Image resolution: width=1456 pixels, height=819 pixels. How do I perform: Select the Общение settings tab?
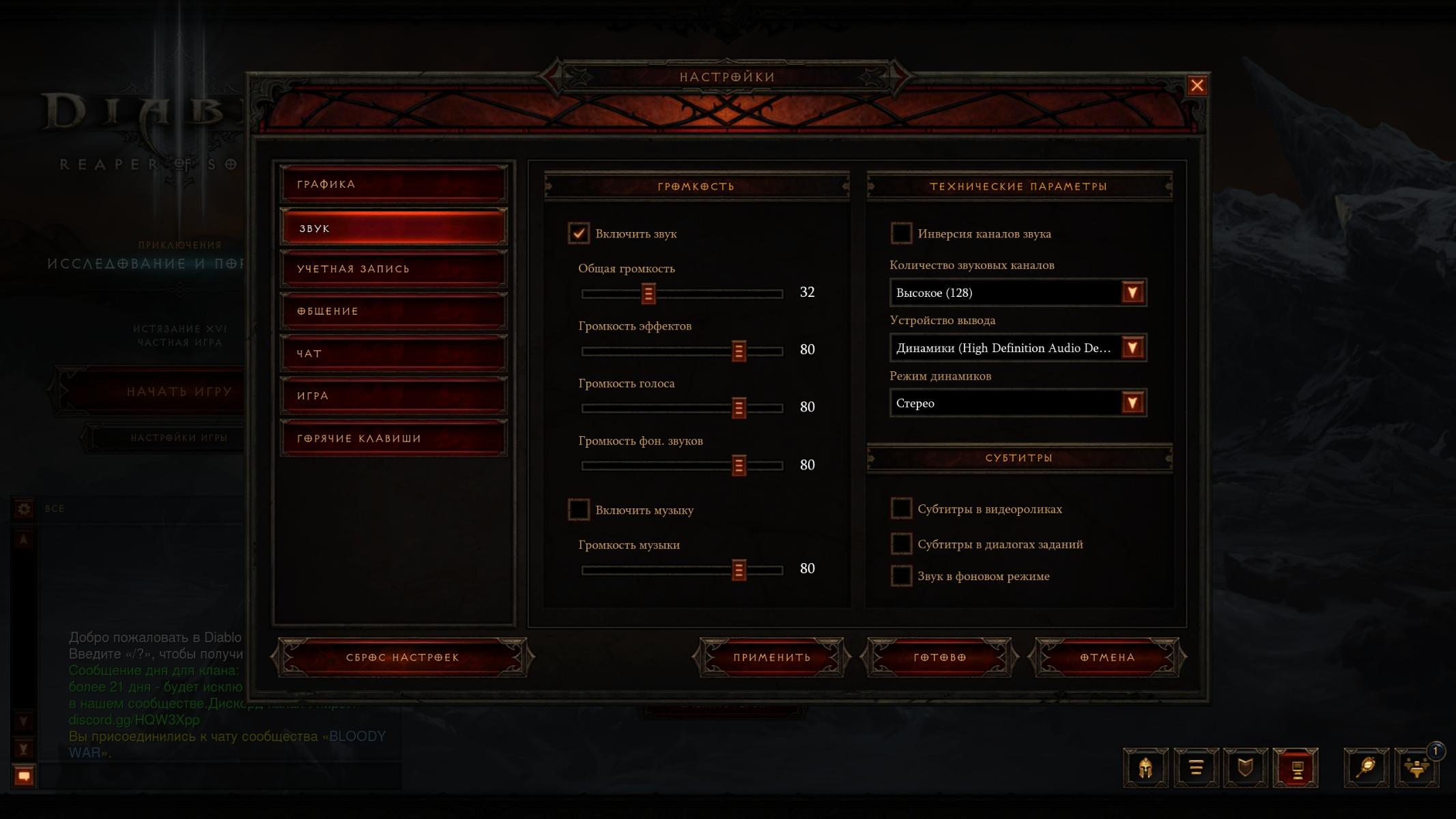pyautogui.click(x=393, y=311)
